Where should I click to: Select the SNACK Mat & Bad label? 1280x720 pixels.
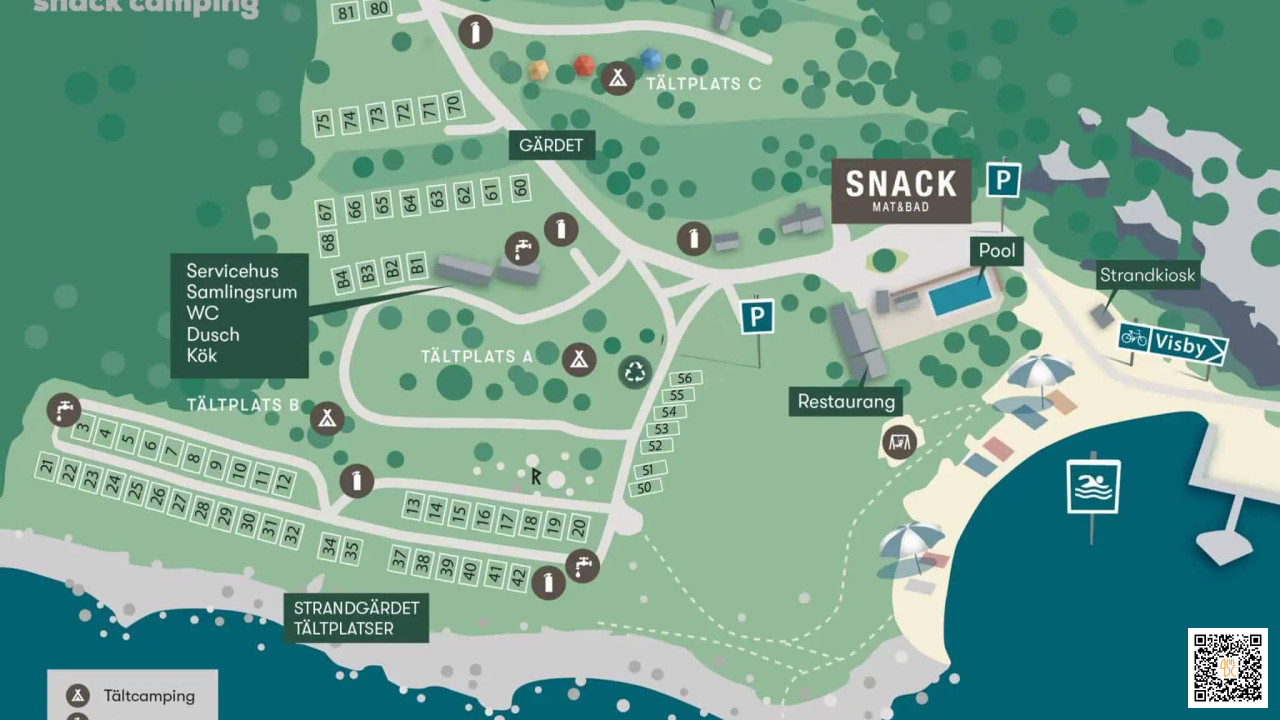tap(901, 190)
